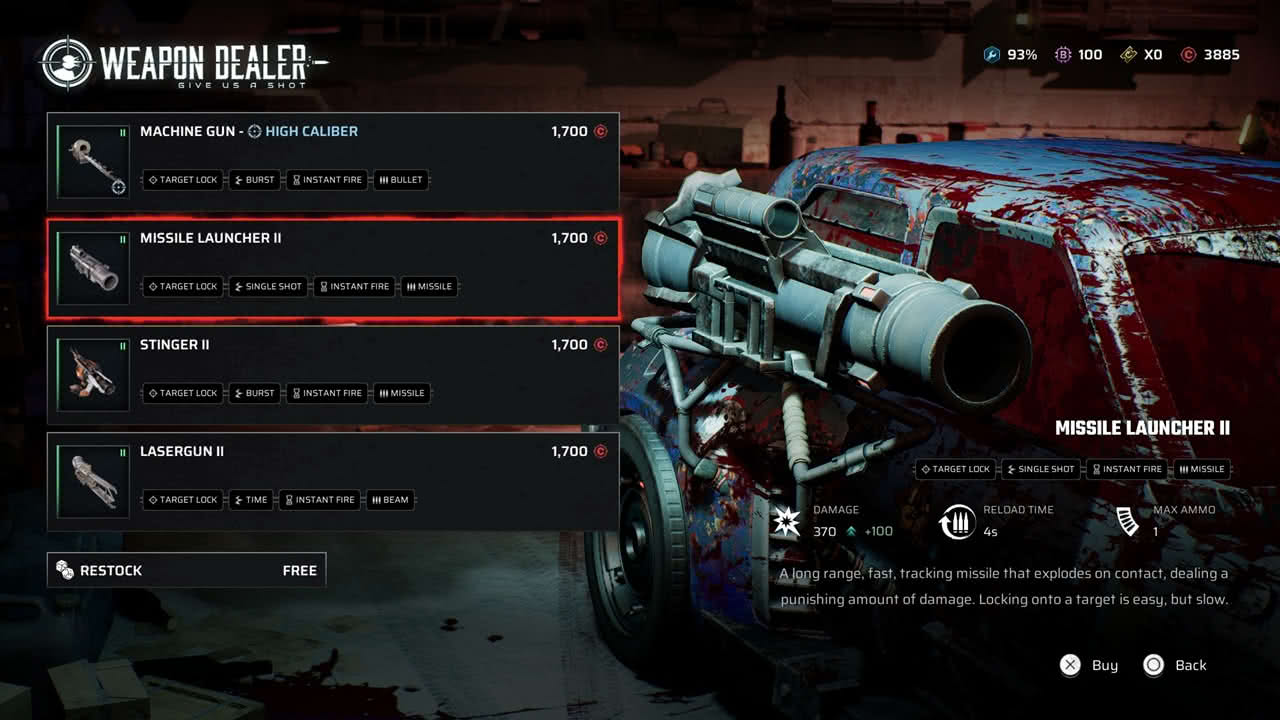Screen dimensions: 1280x720
Task: Click the Stinger II weapon thumbnail
Action: [x=93, y=375]
